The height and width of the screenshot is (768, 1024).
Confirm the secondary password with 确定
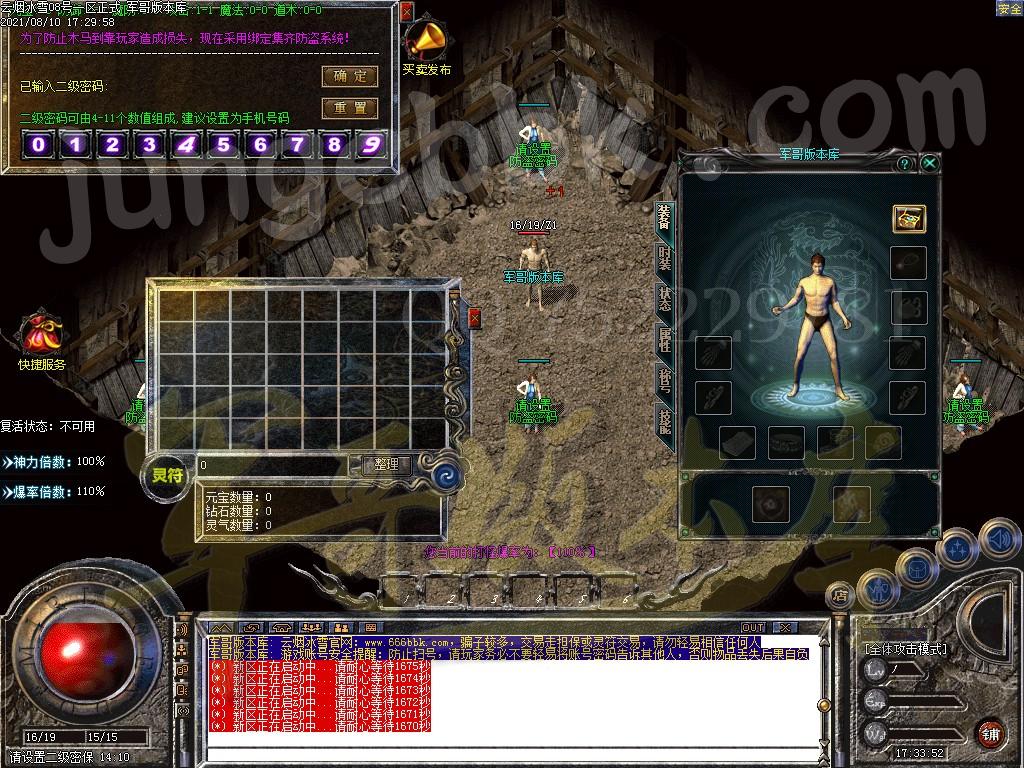(x=349, y=76)
